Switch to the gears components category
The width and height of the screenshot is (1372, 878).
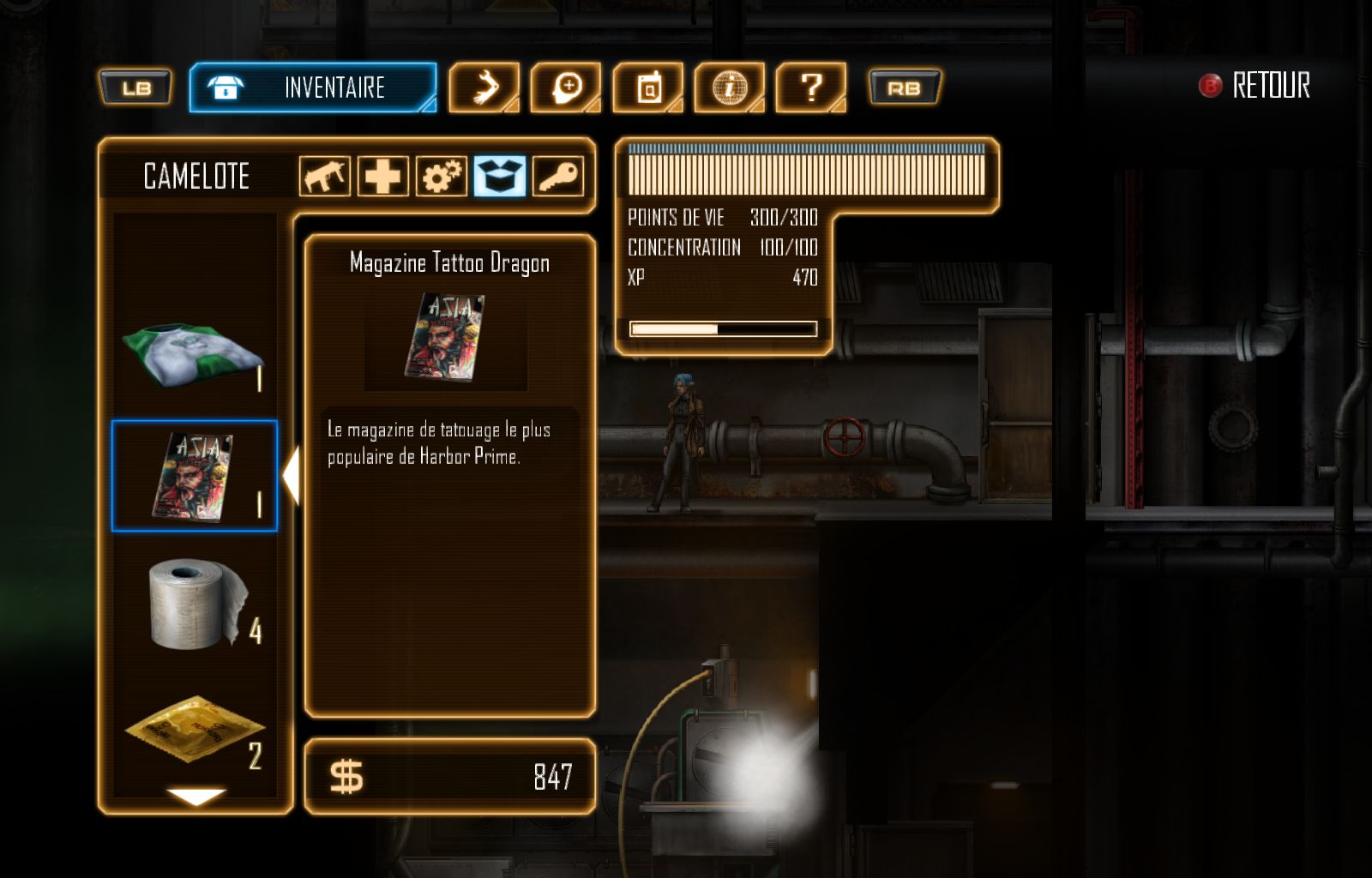pyautogui.click(x=441, y=177)
